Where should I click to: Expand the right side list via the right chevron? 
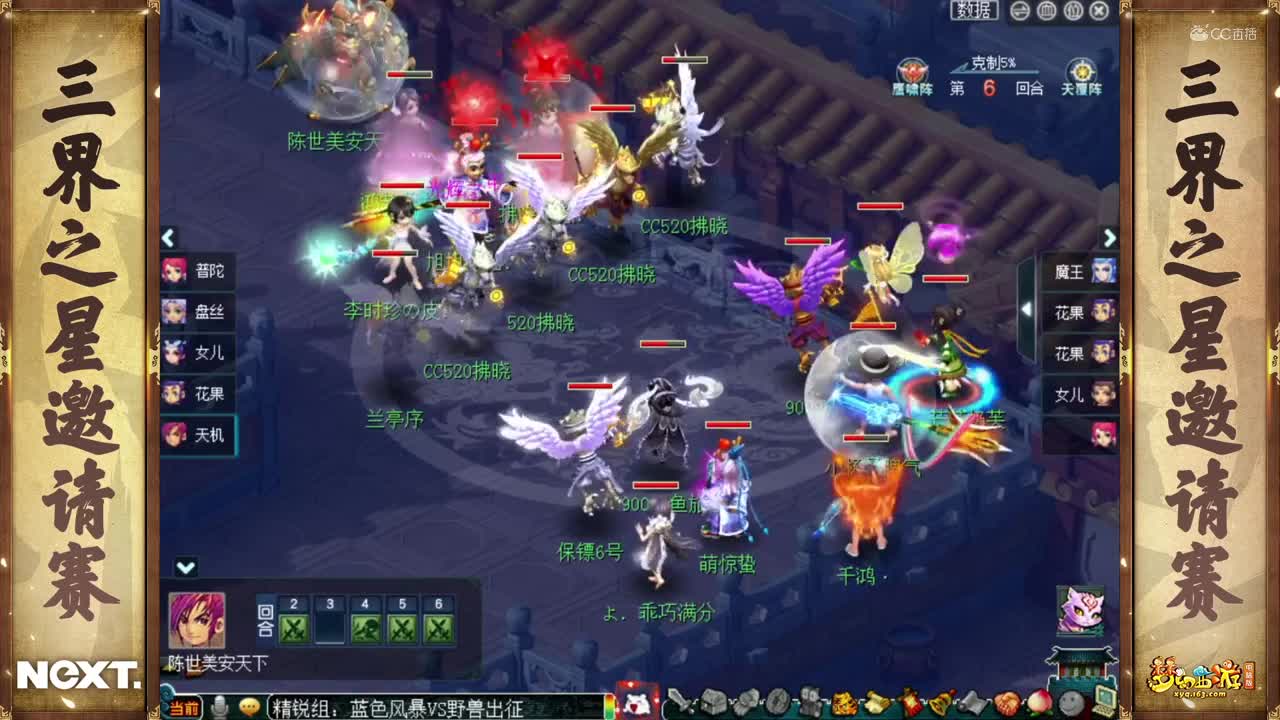[1112, 237]
